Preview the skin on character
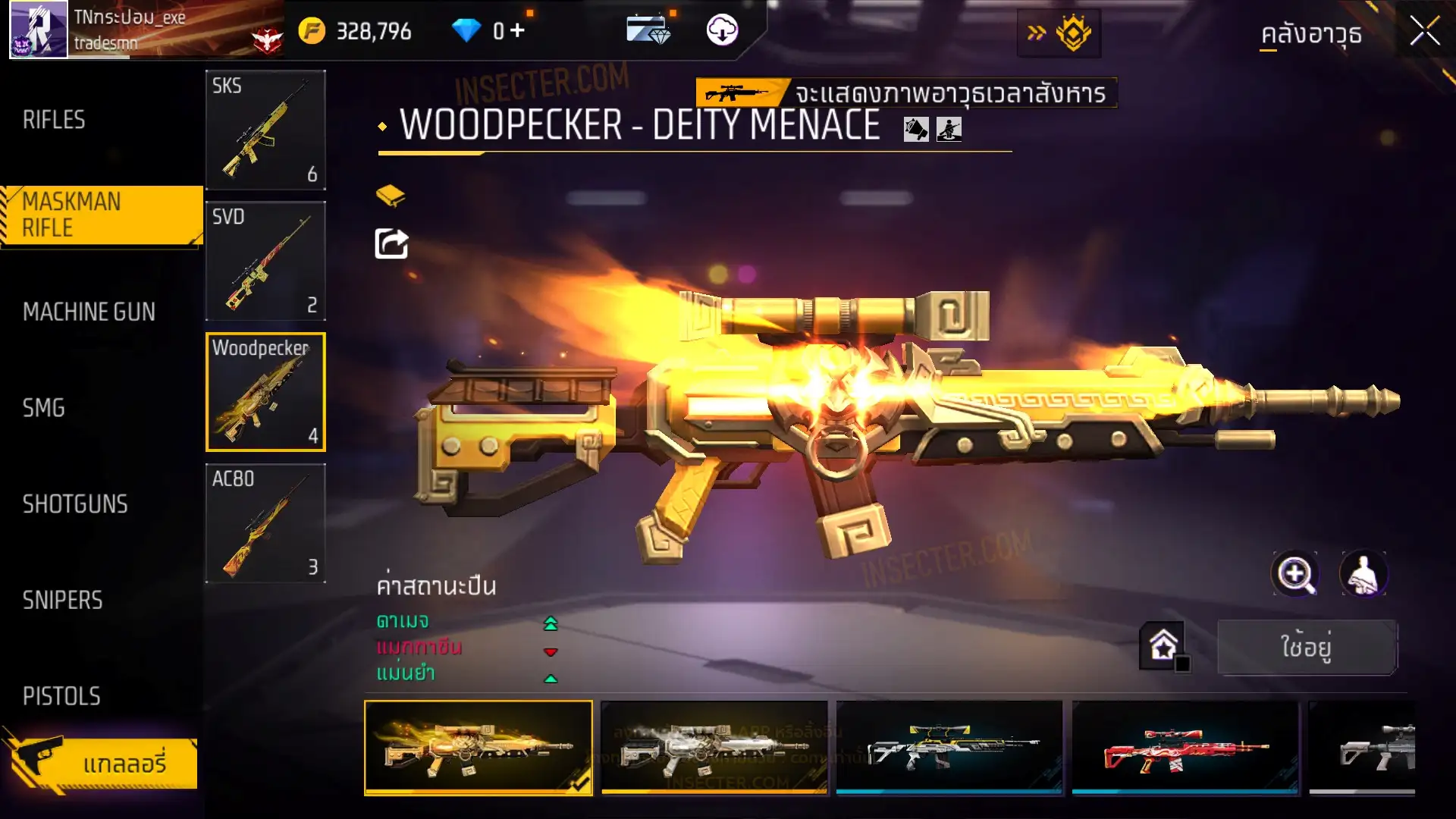 (x=1363, y=574)
